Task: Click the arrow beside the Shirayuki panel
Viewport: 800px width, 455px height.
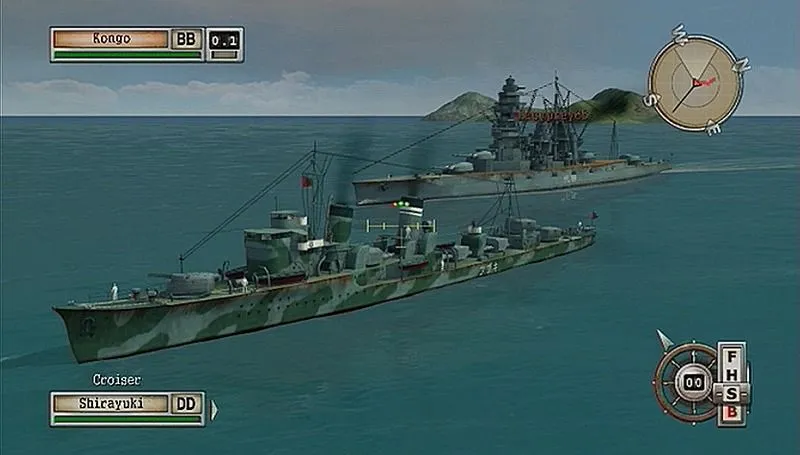Action: tap(213, 408)
